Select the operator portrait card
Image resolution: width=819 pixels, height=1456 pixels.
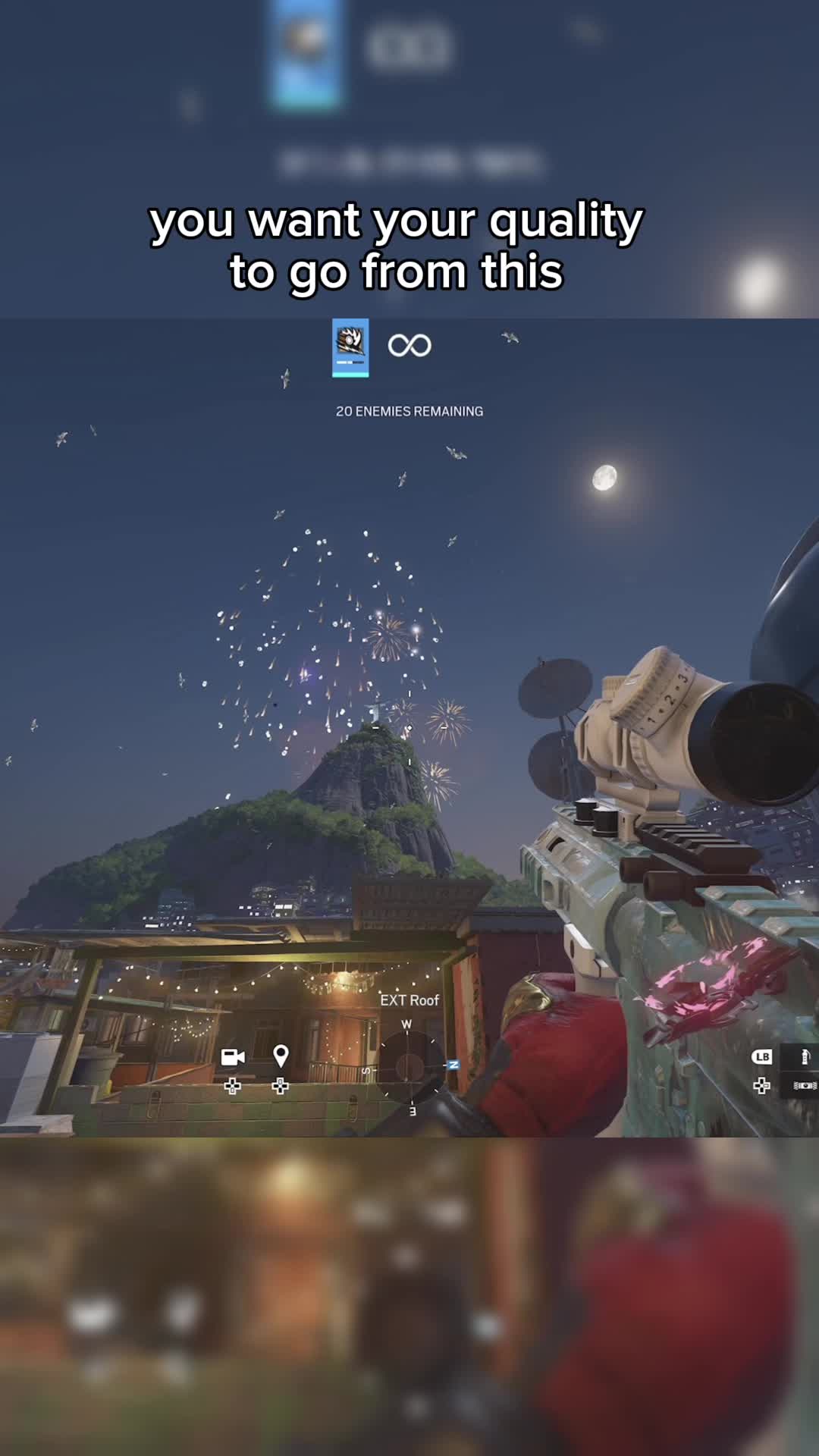point(350,347)
